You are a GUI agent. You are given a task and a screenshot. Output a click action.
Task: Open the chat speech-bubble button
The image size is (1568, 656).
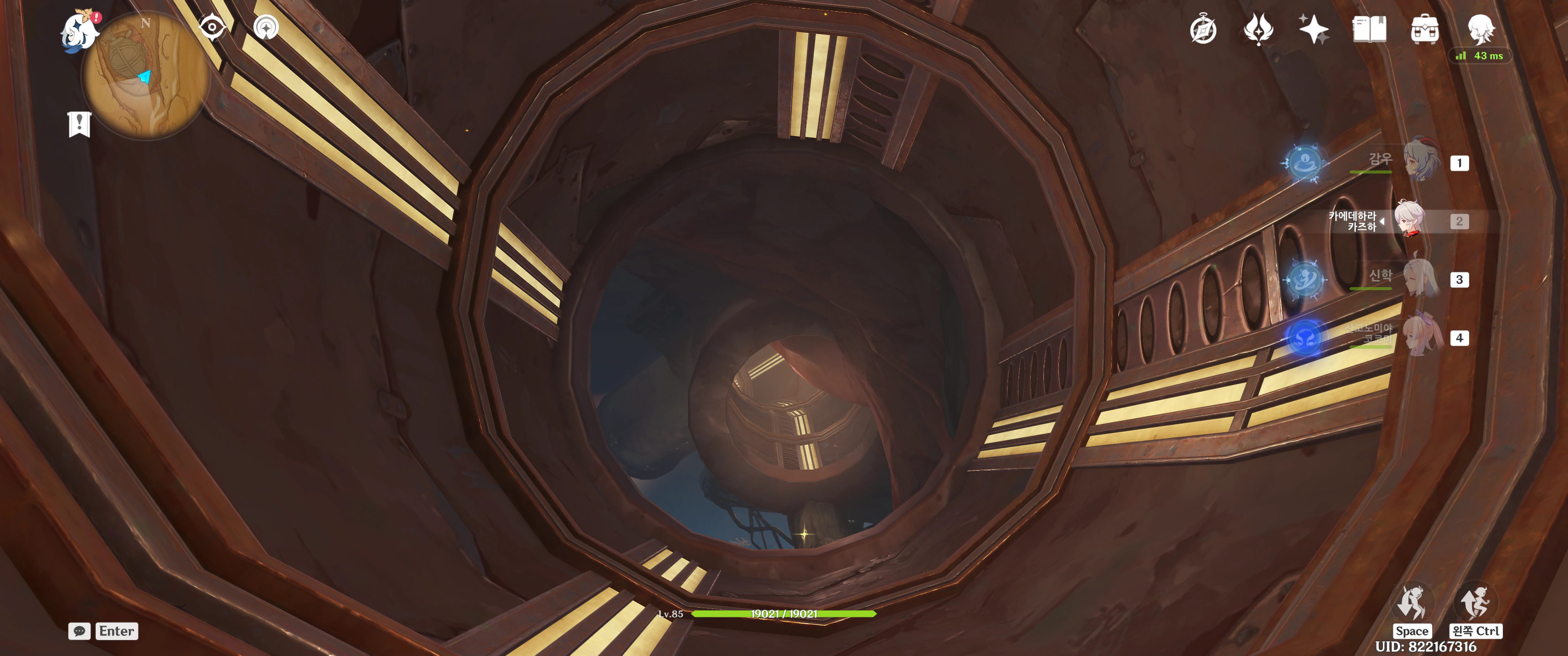79,631
